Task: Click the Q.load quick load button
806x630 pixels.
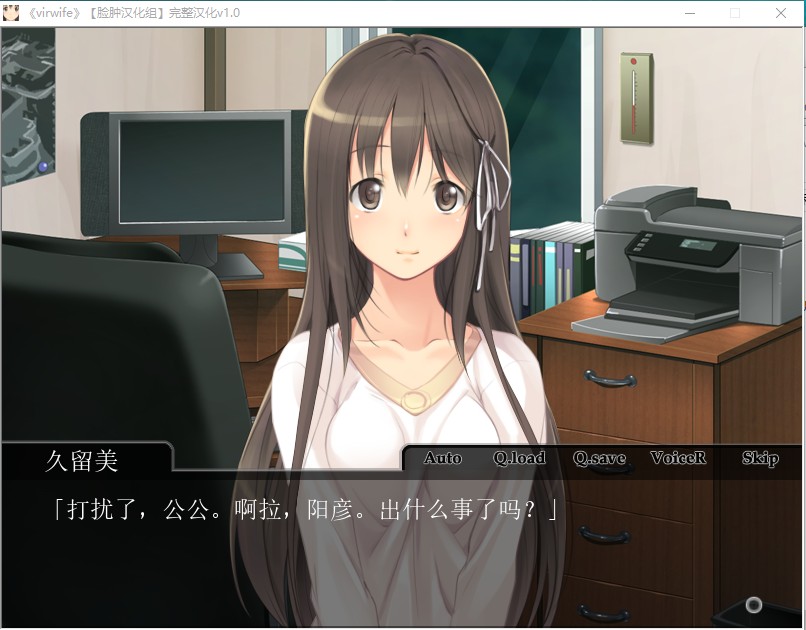Action: click(519, 458)
